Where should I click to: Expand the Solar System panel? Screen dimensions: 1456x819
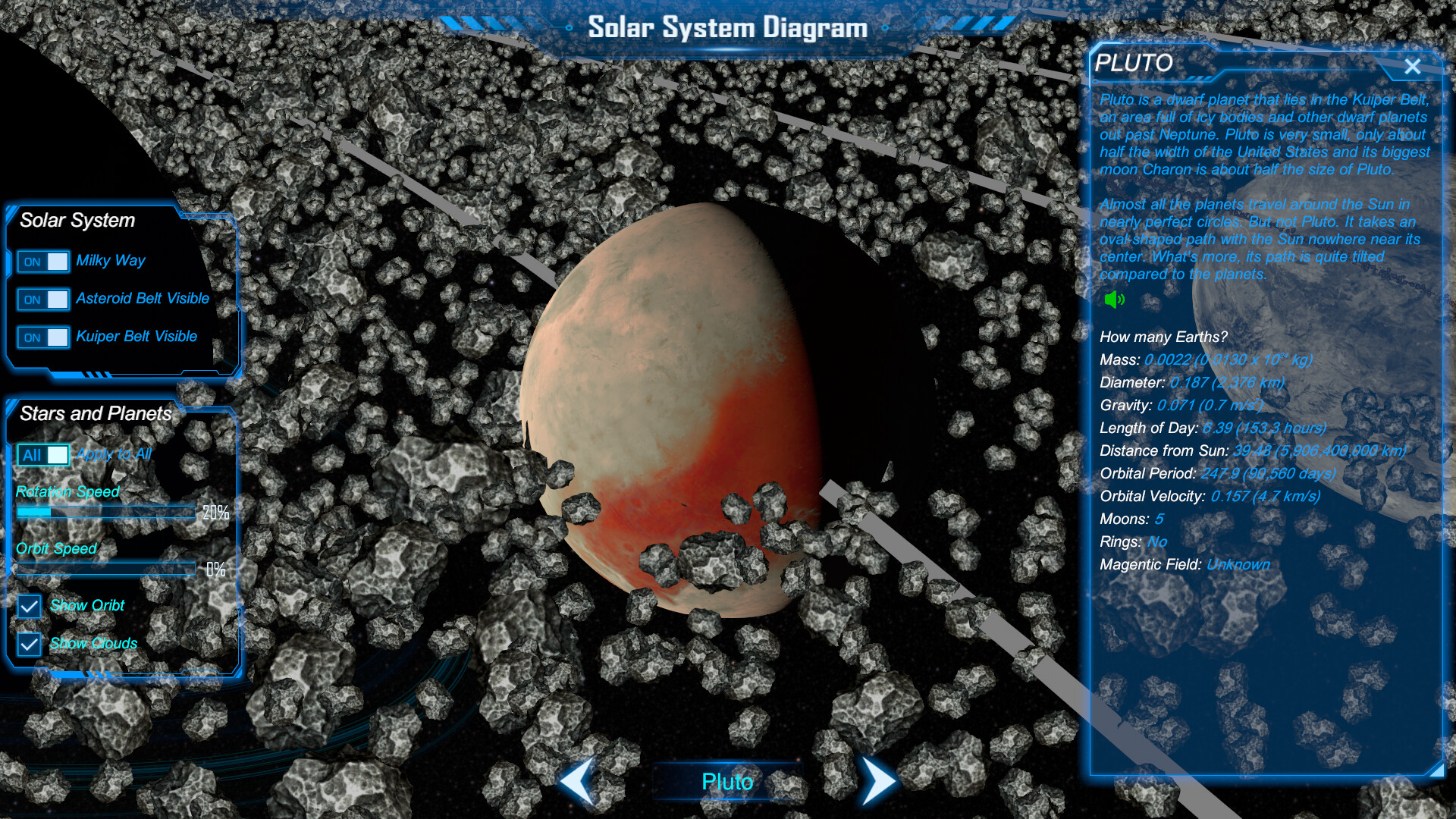(x=78, y=221)
